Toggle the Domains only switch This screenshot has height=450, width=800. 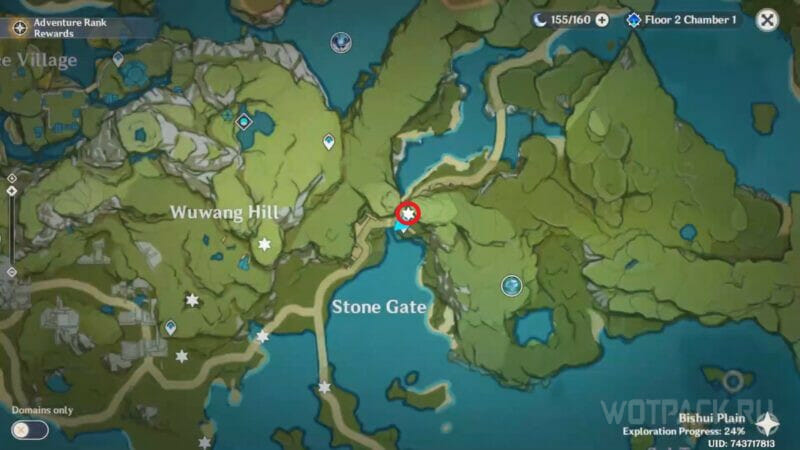(30, 429)
